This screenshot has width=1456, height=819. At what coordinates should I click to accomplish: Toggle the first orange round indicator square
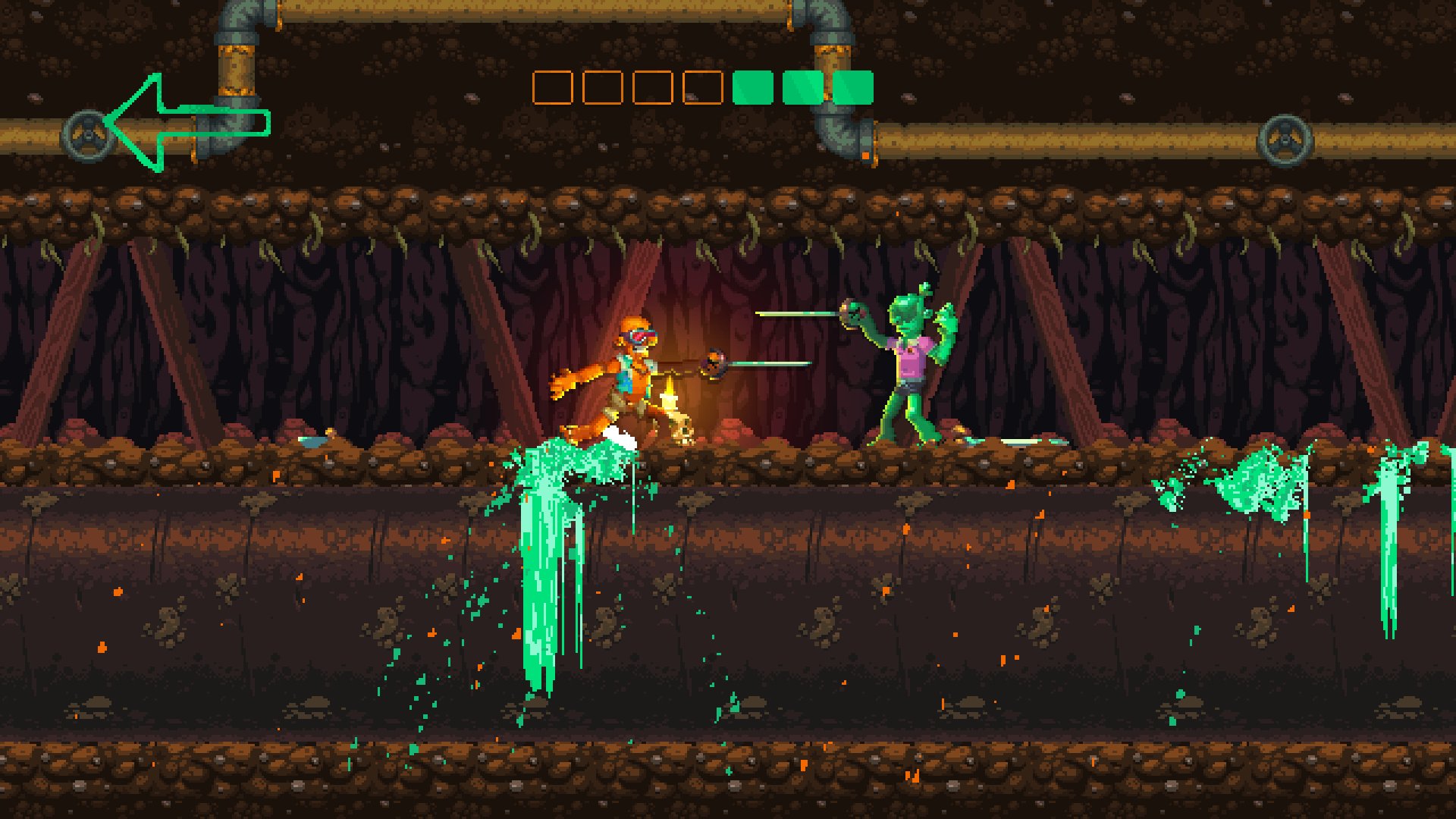point(551,89)
